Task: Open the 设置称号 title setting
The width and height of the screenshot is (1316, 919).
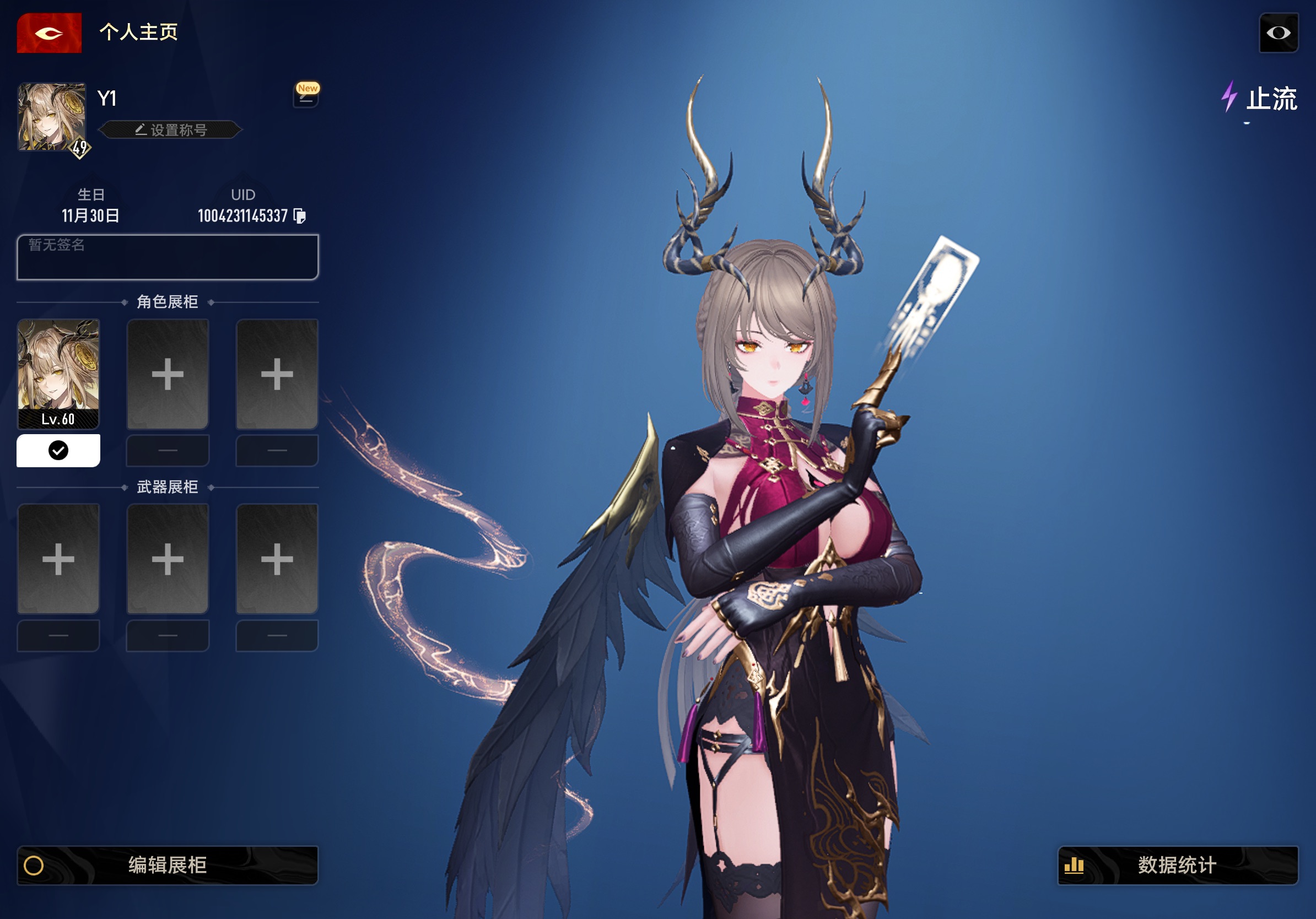Action: tap(171, 130)
